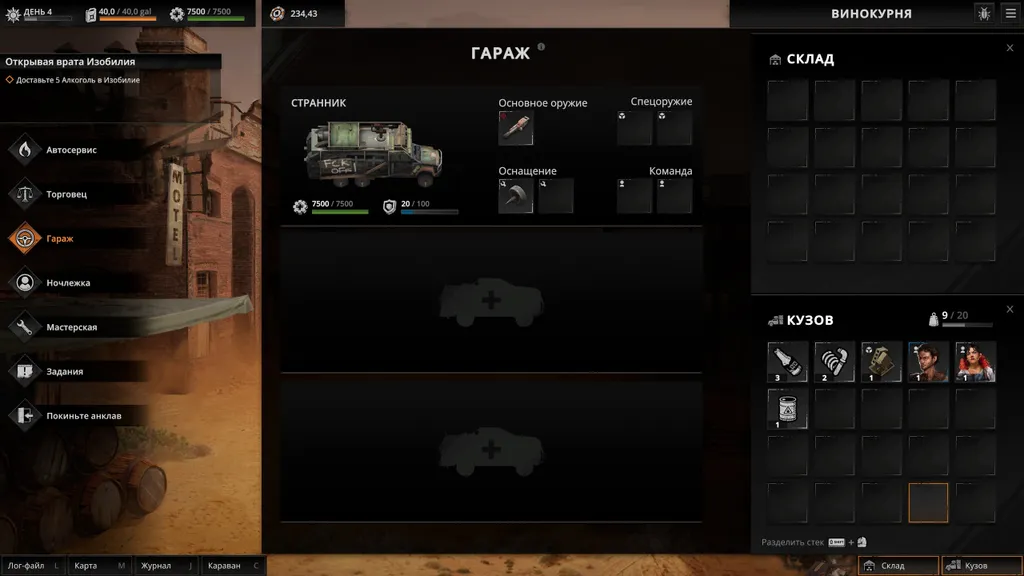Toggle the Склад button in bottom bar
This screenshot has width=1024, height=576.
pyautogui.click(x=899, y=566)
